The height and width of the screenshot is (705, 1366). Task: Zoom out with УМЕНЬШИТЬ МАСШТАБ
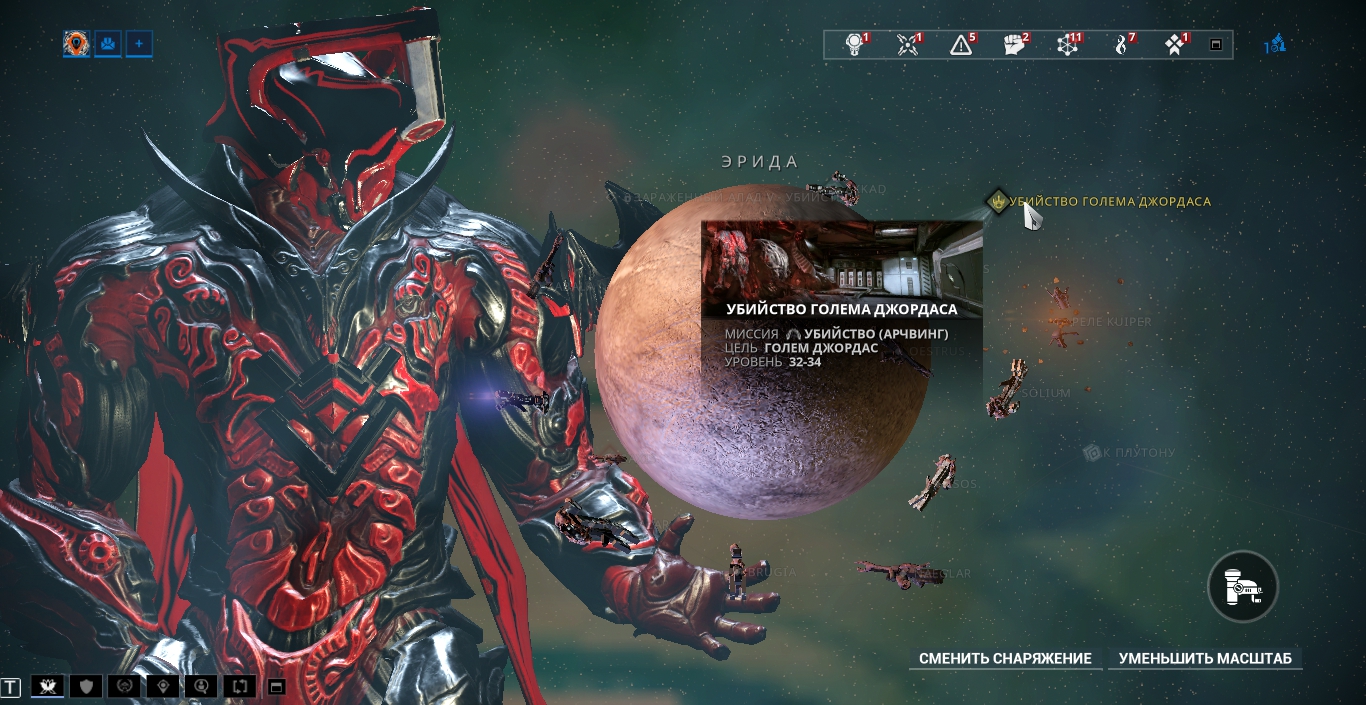click(1205, 659)
